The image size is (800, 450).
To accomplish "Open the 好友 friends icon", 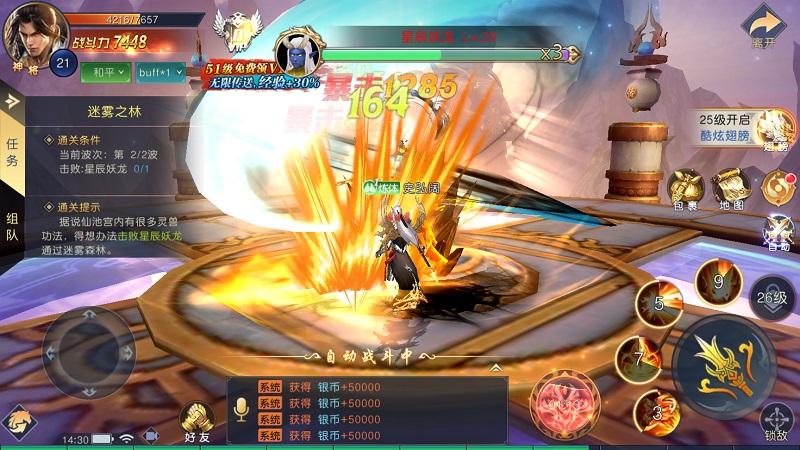I will tap(197, 419).
